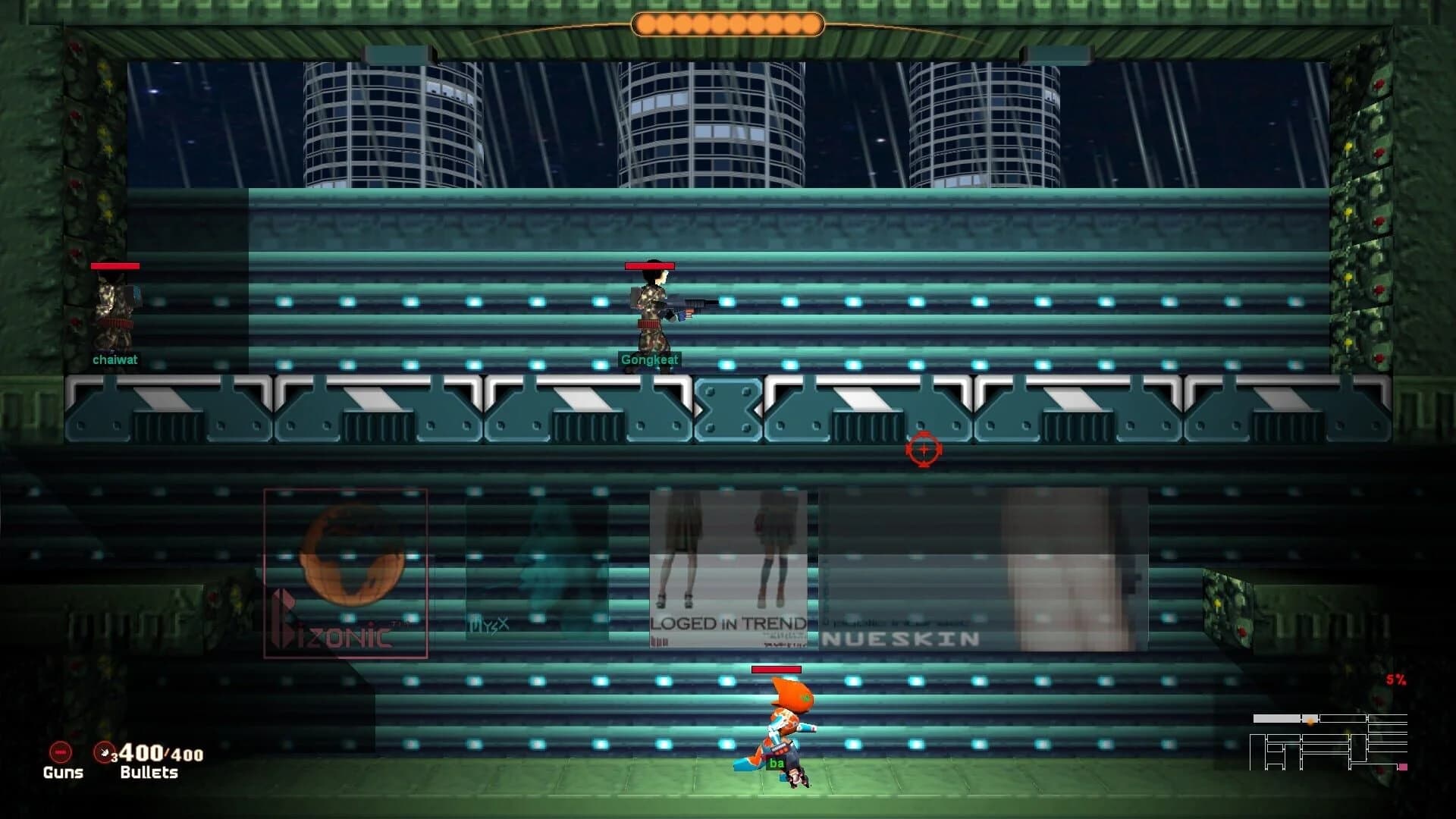
Task: Toggle Gongkeat's health bar display
Action: click(648, 265)
